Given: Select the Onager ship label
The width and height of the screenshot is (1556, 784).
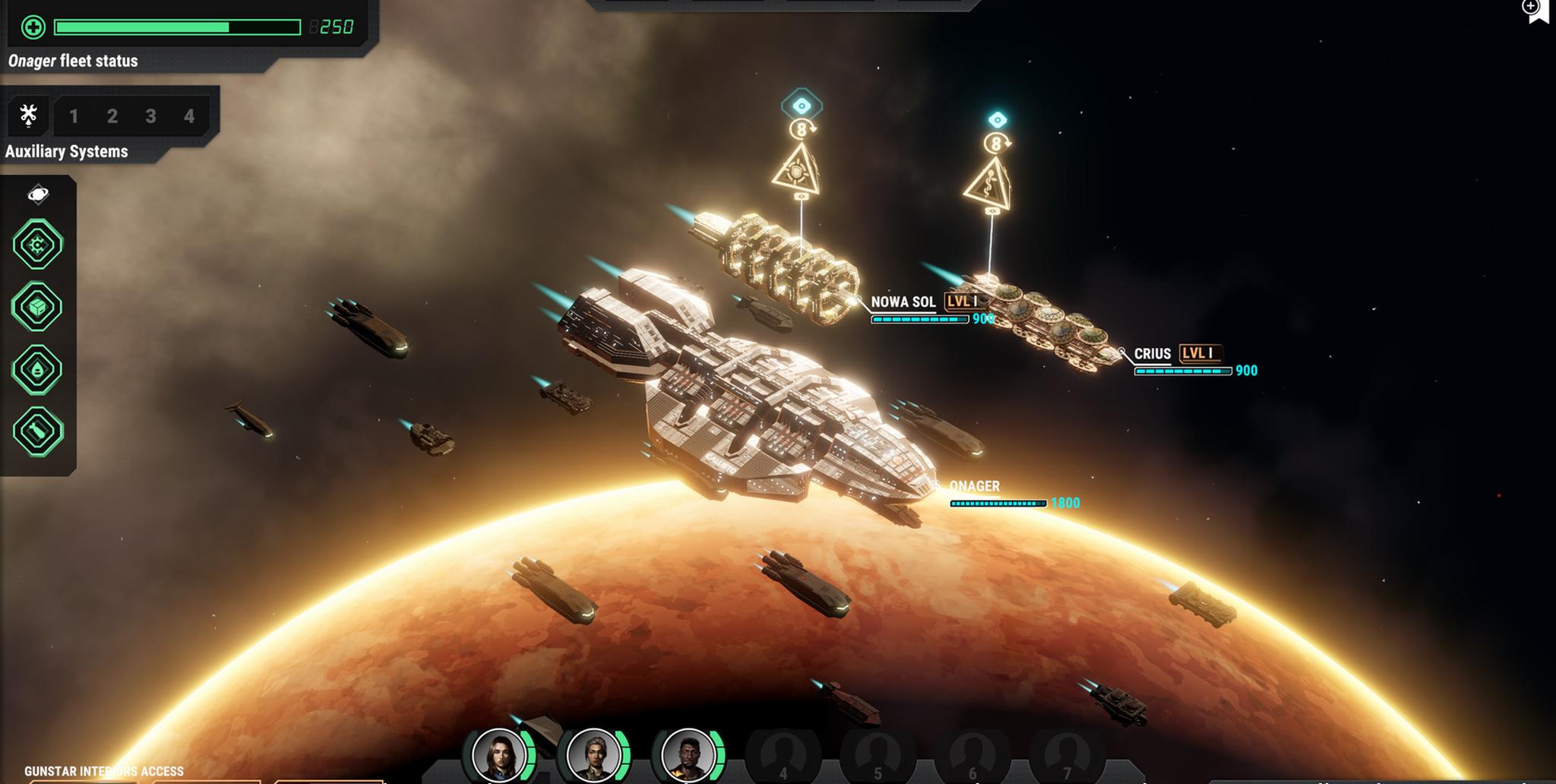Looking at the screenshot, I should tap(974, 486).
